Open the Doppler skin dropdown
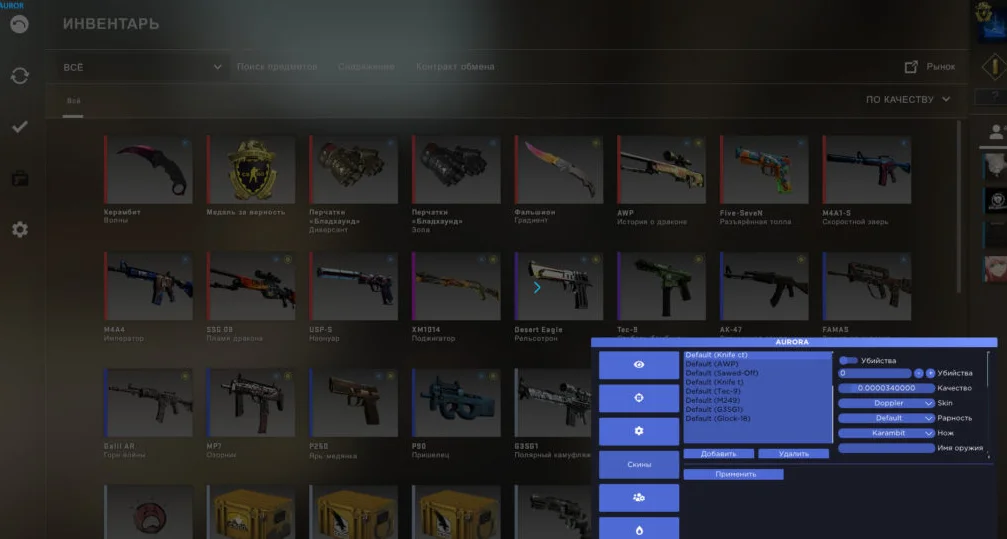The image size is (1007, 539). tap(886, 403)
